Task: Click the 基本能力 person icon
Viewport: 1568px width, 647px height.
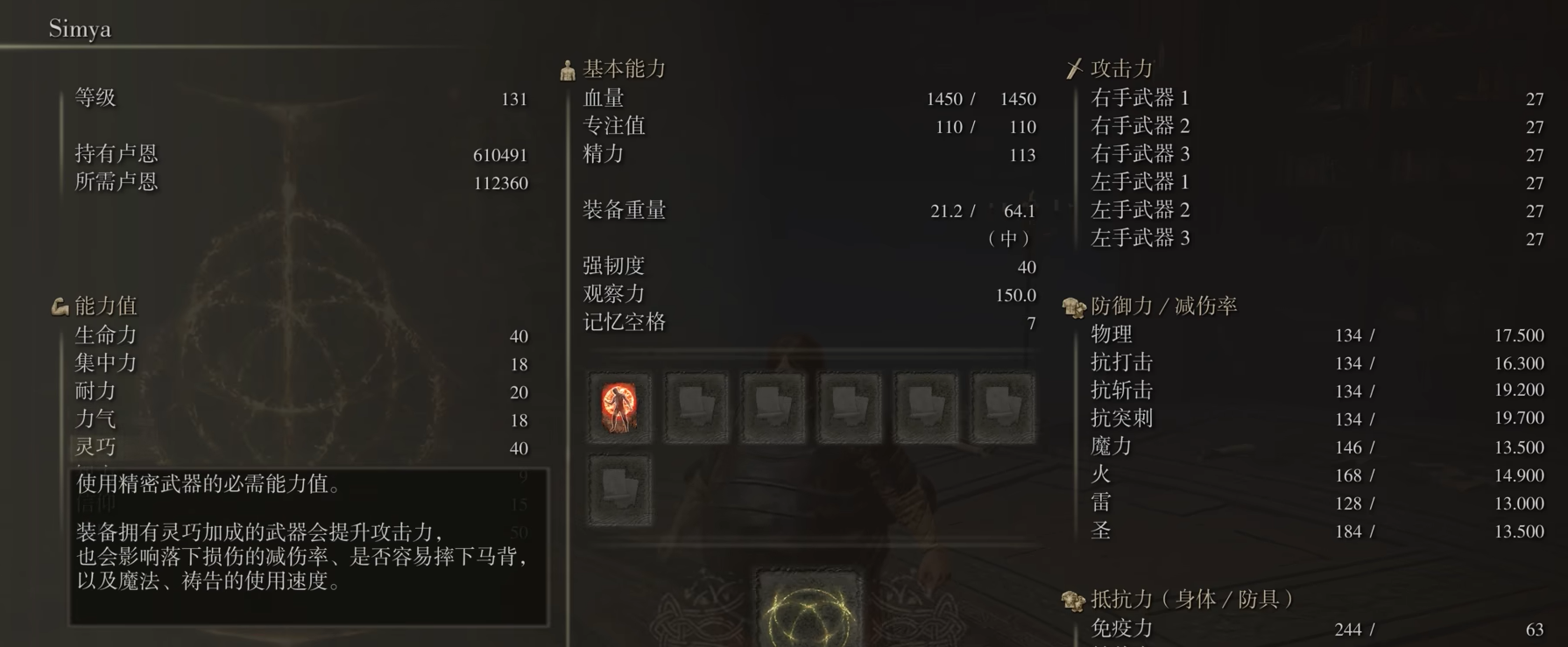Action: (565, 69)
